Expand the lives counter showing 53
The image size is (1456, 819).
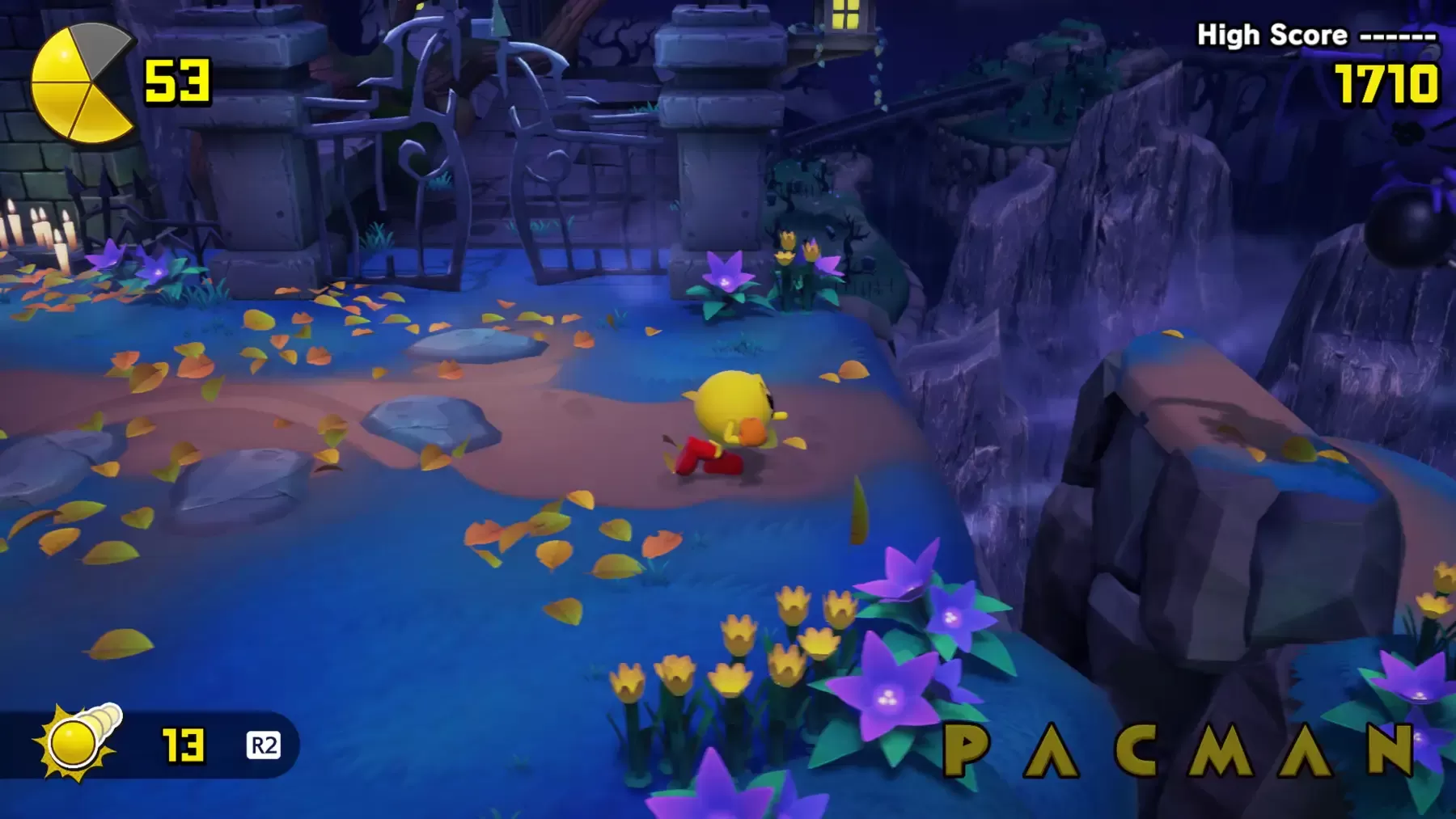[x=177, y=81]
